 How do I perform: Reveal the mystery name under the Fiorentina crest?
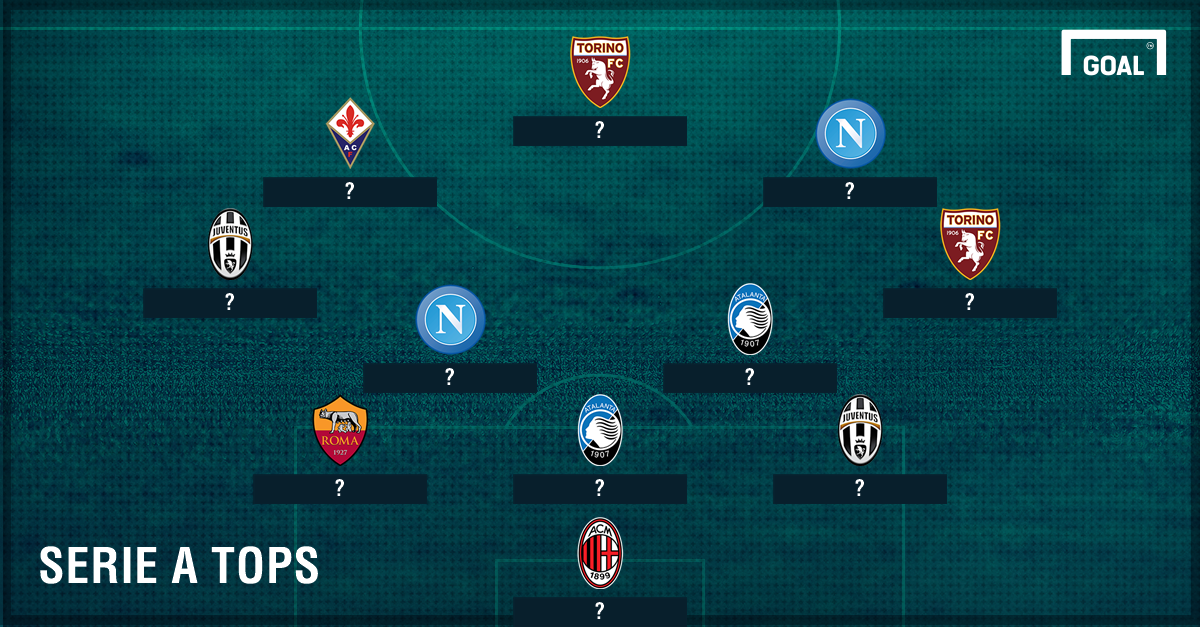349,192
